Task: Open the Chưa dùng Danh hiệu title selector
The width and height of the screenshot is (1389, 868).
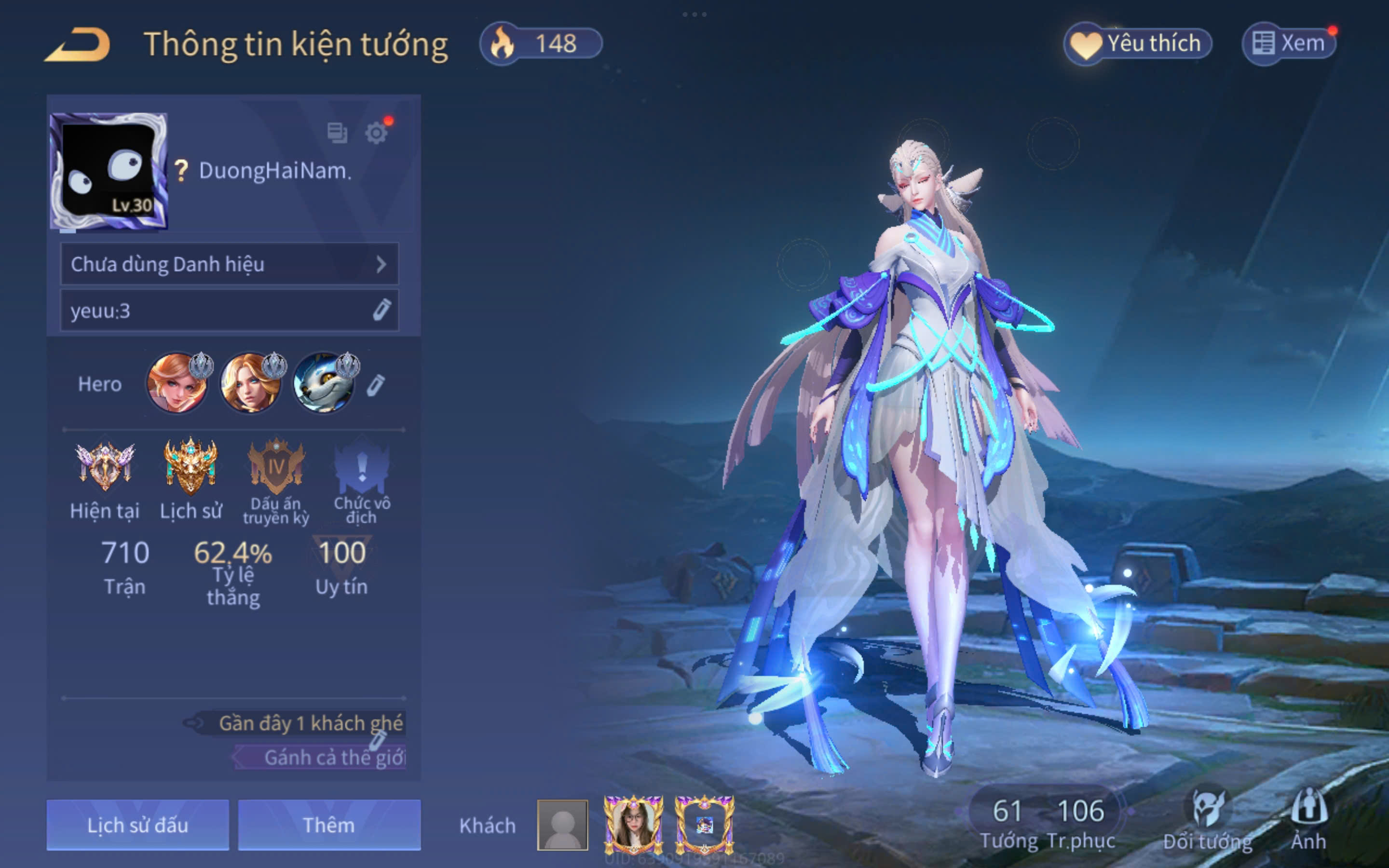Action: coord(229,264)
